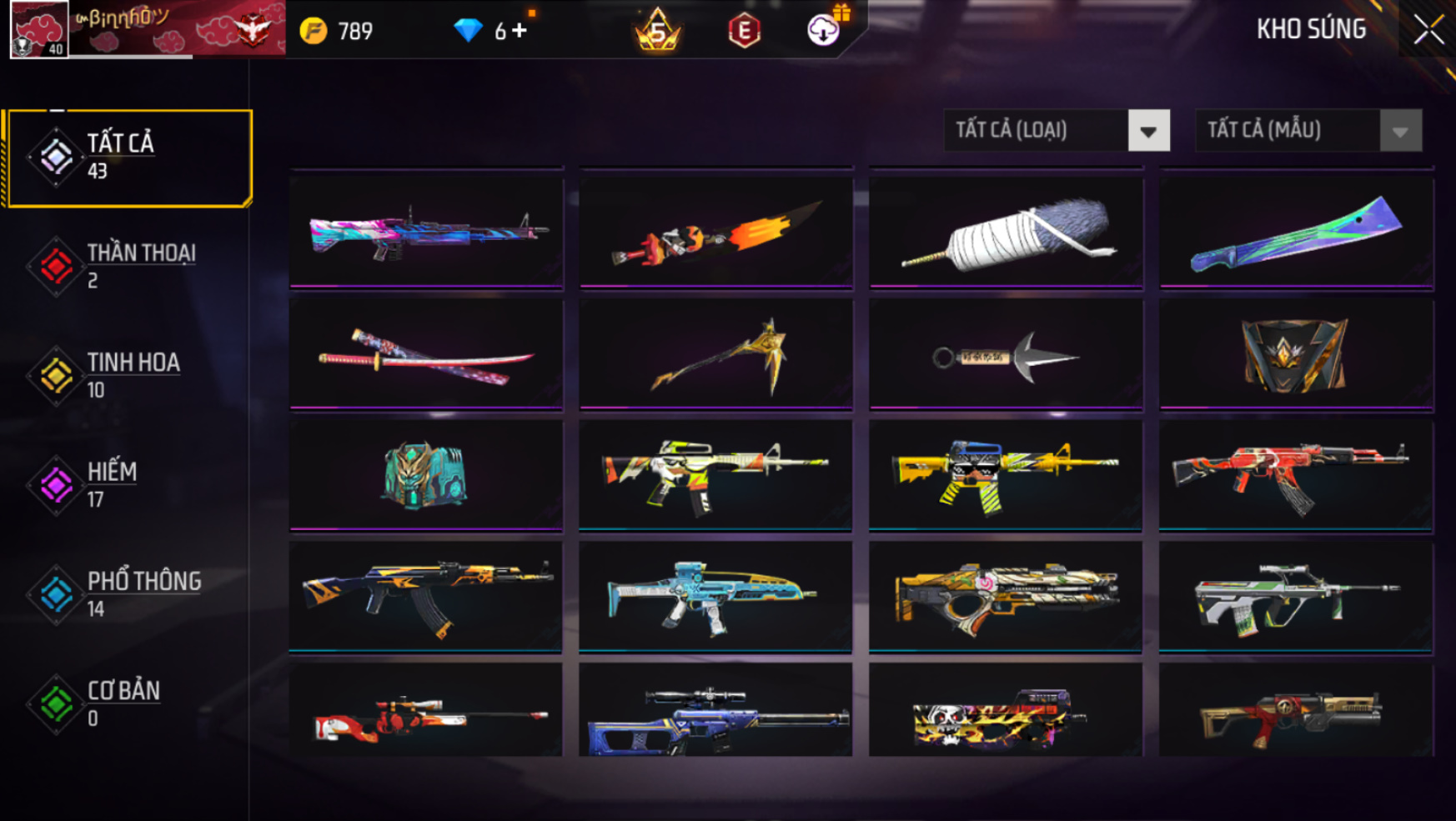Close the Kho Súng weapon vault

tap(1428, 31)
